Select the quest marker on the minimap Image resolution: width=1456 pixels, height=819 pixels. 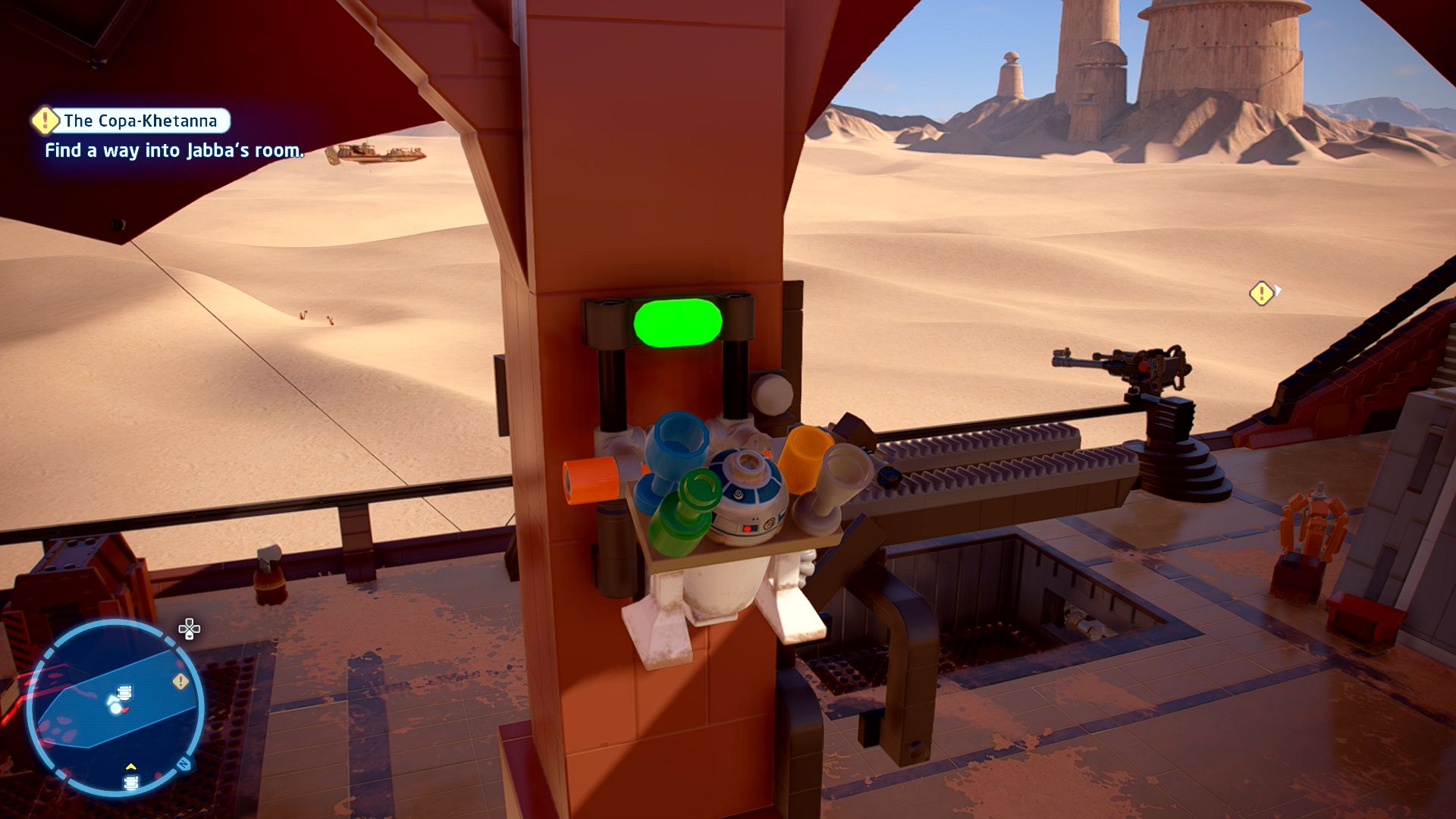pyautogui.click(x=180, y=682)
